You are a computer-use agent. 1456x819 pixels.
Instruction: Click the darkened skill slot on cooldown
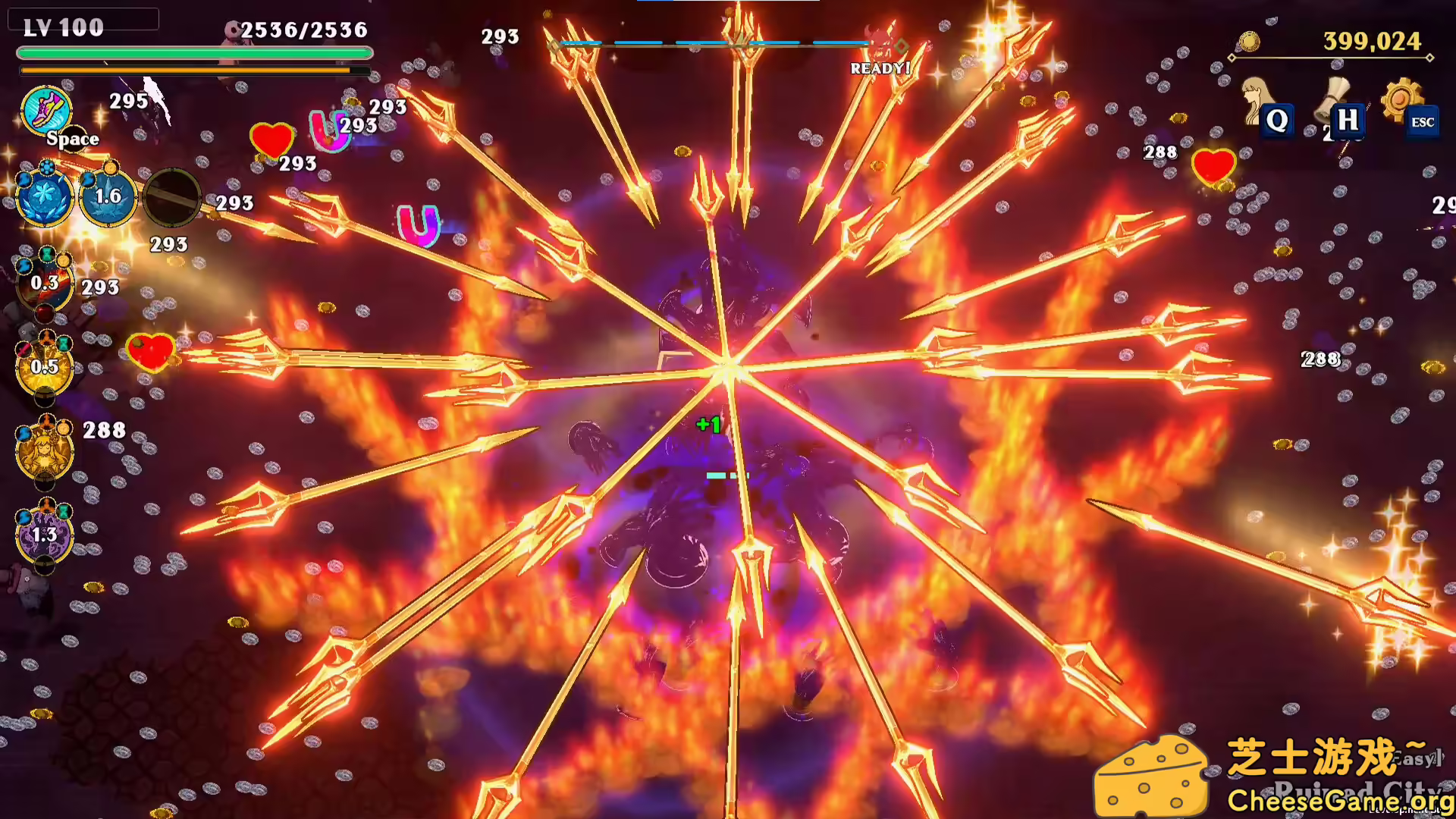(x=173, y=196)
